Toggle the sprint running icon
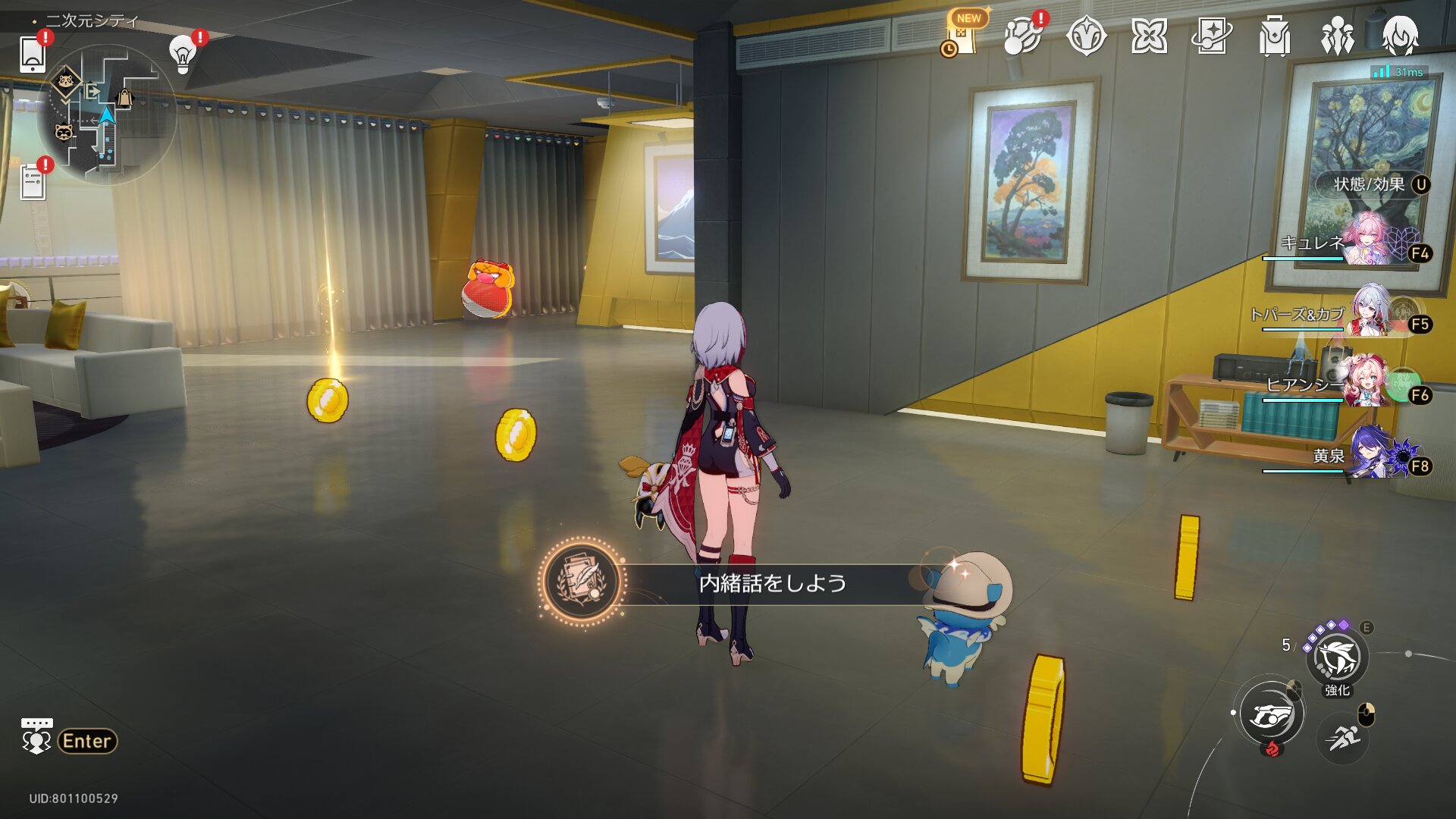 pos(1343,737)
